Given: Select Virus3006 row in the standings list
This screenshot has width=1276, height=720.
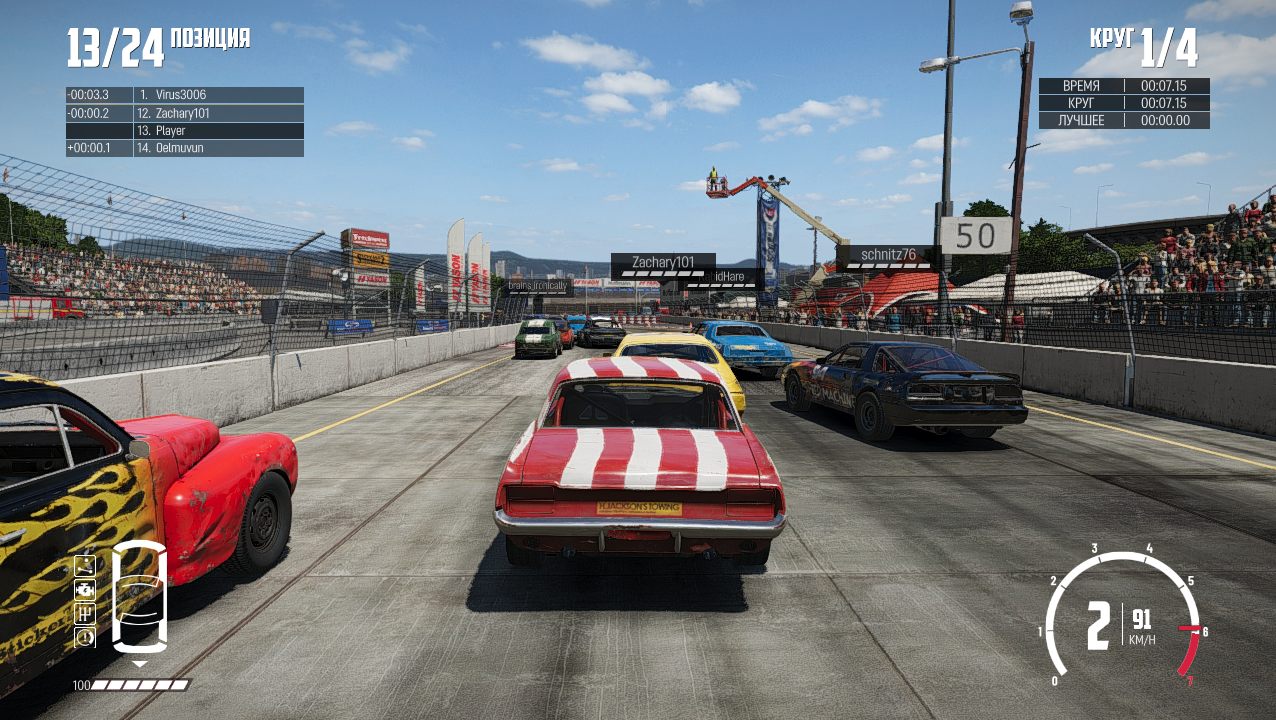Looking at the screenshot, I should 185,95.
